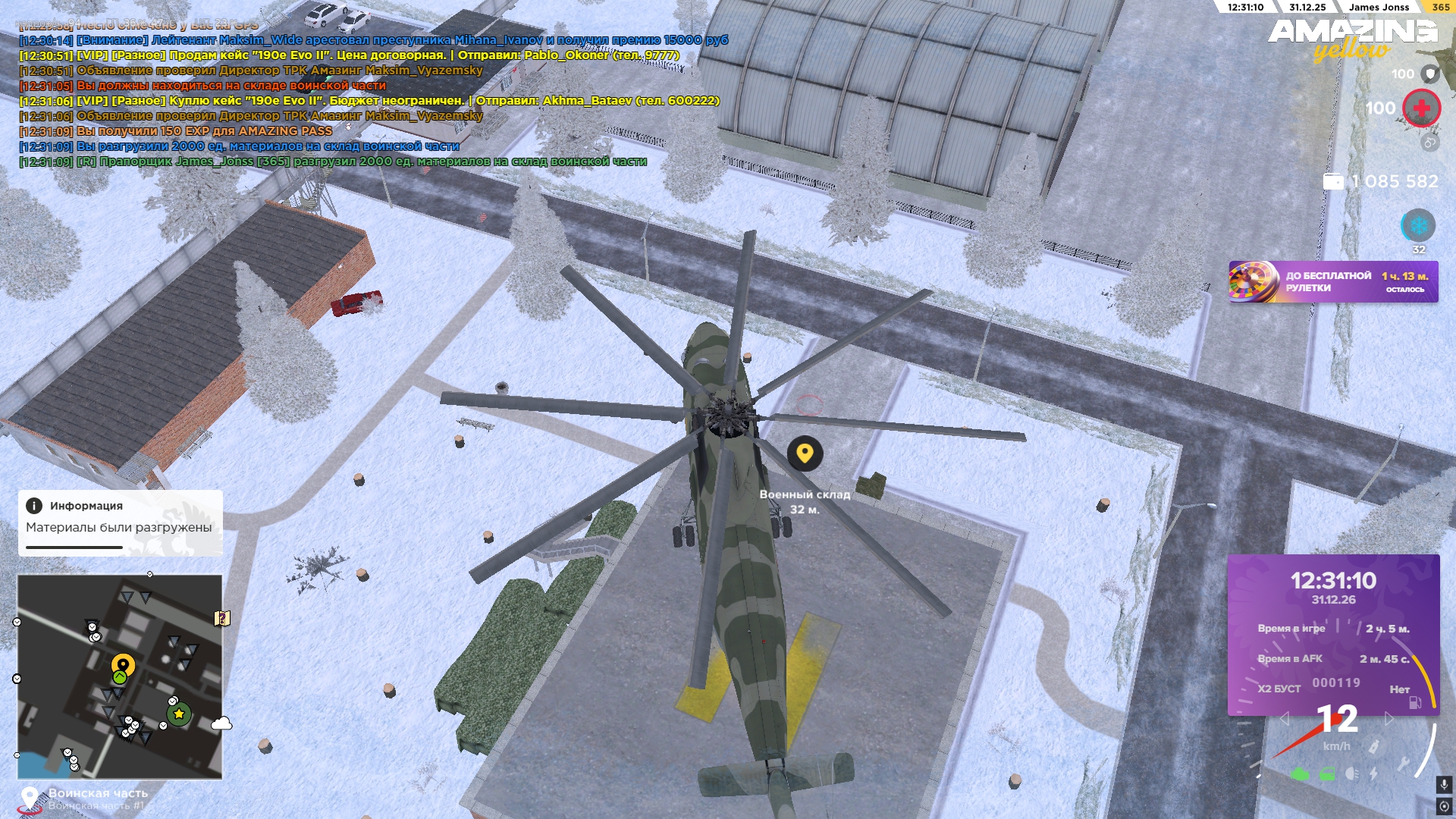
Task: Click the minimap
Action: click(x=120, y=676)
